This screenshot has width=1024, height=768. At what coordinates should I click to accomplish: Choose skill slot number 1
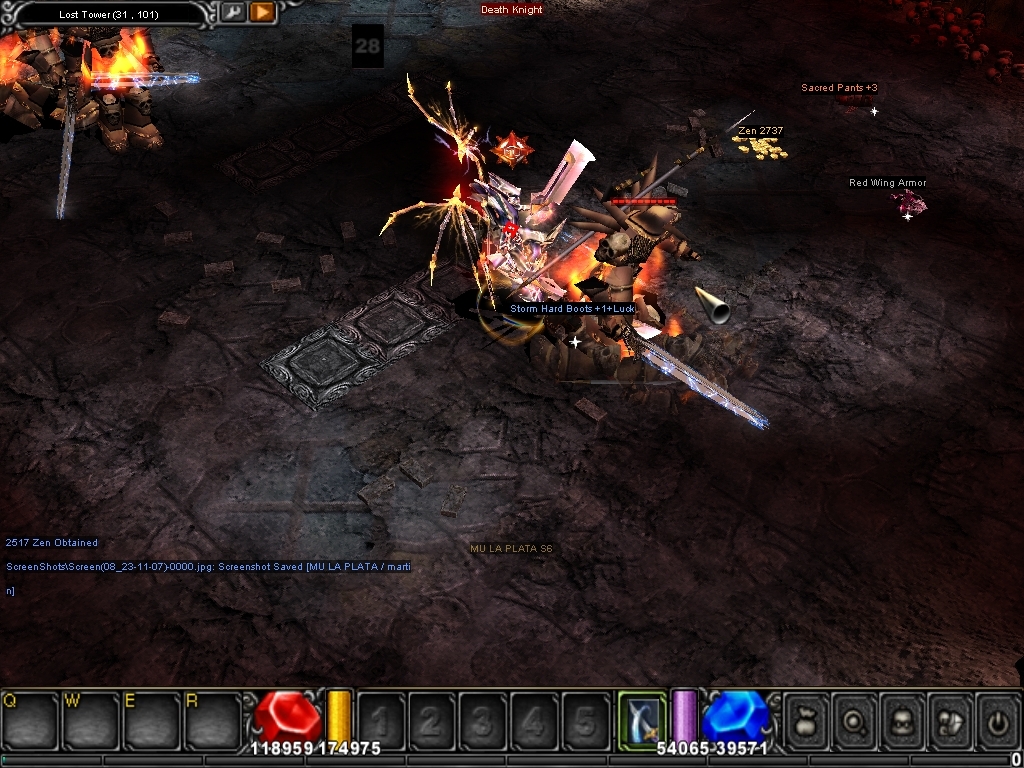coord(381,719)
